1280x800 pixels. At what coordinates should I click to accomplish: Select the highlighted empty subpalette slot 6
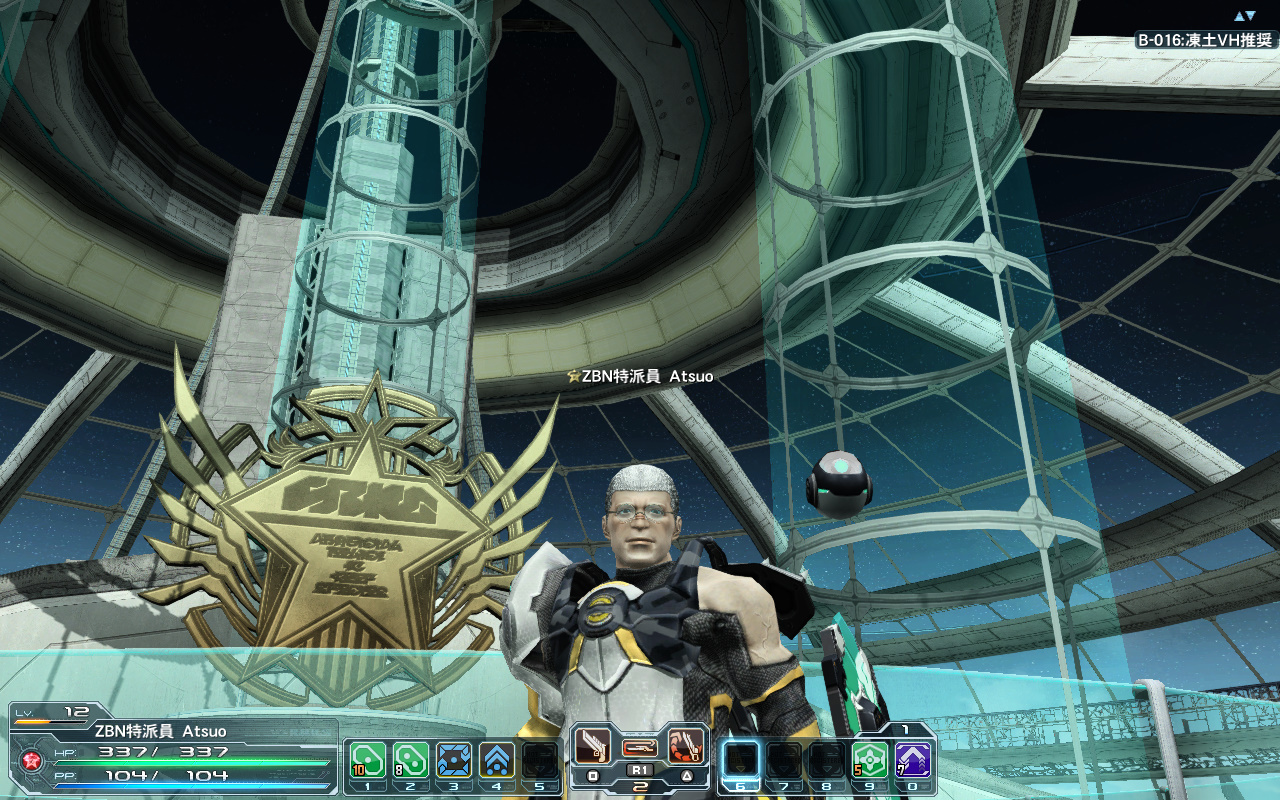tap(741, 760)
